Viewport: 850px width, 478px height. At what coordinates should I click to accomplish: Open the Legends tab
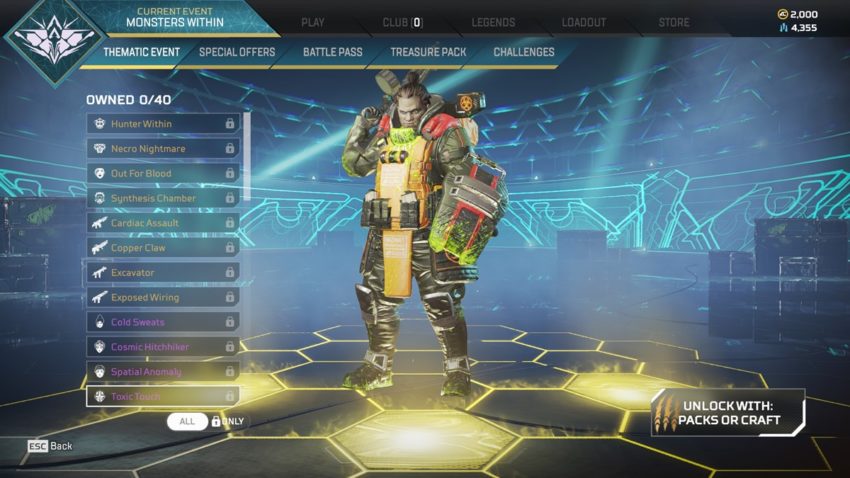point(493,22)
